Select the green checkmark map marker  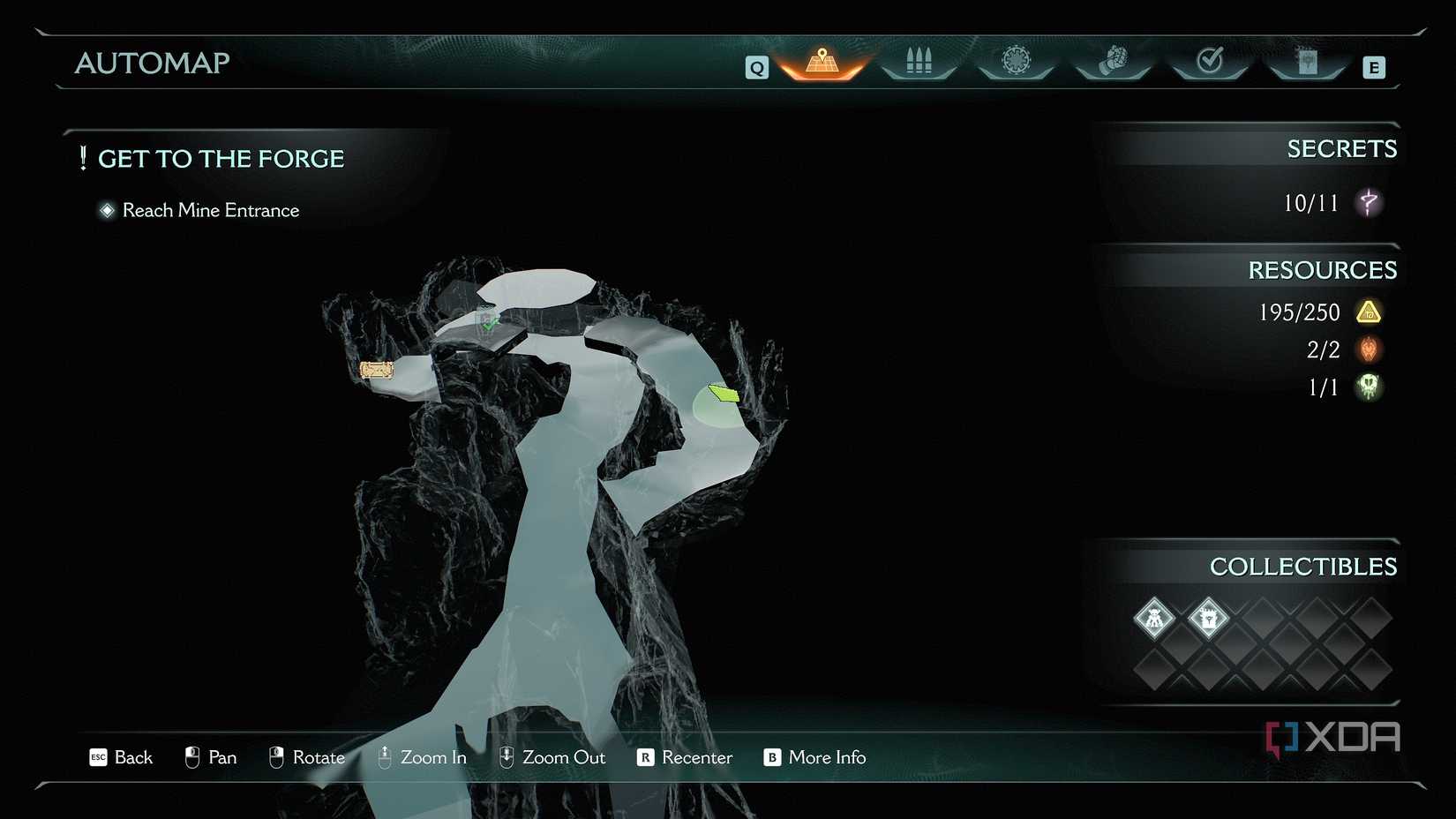(488, 322)
